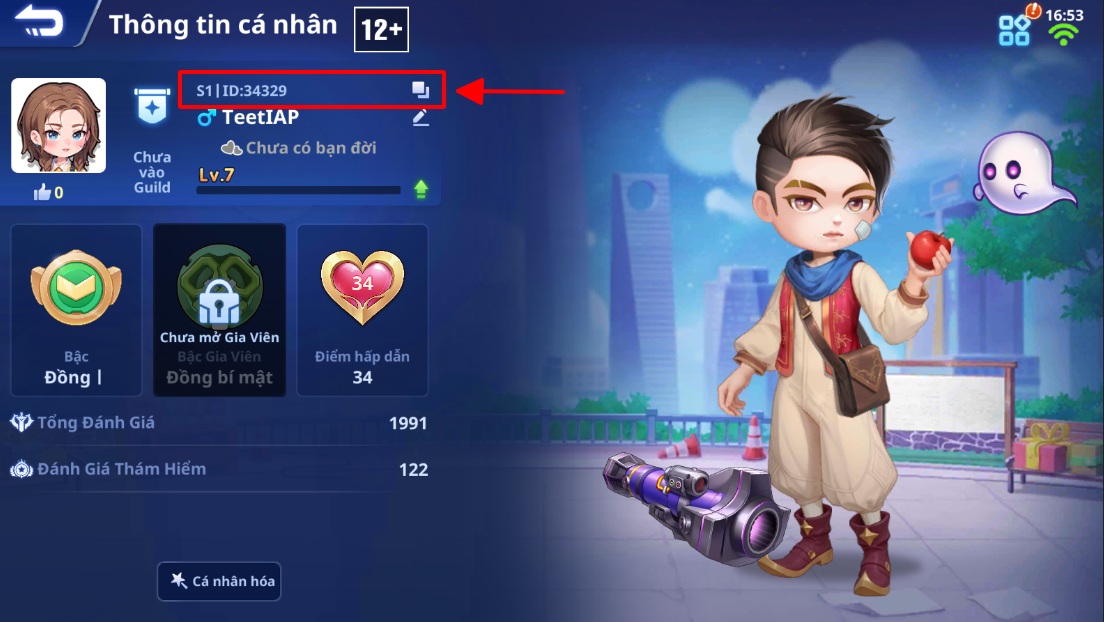Open the Bậc rank panel

click(76, 310)
